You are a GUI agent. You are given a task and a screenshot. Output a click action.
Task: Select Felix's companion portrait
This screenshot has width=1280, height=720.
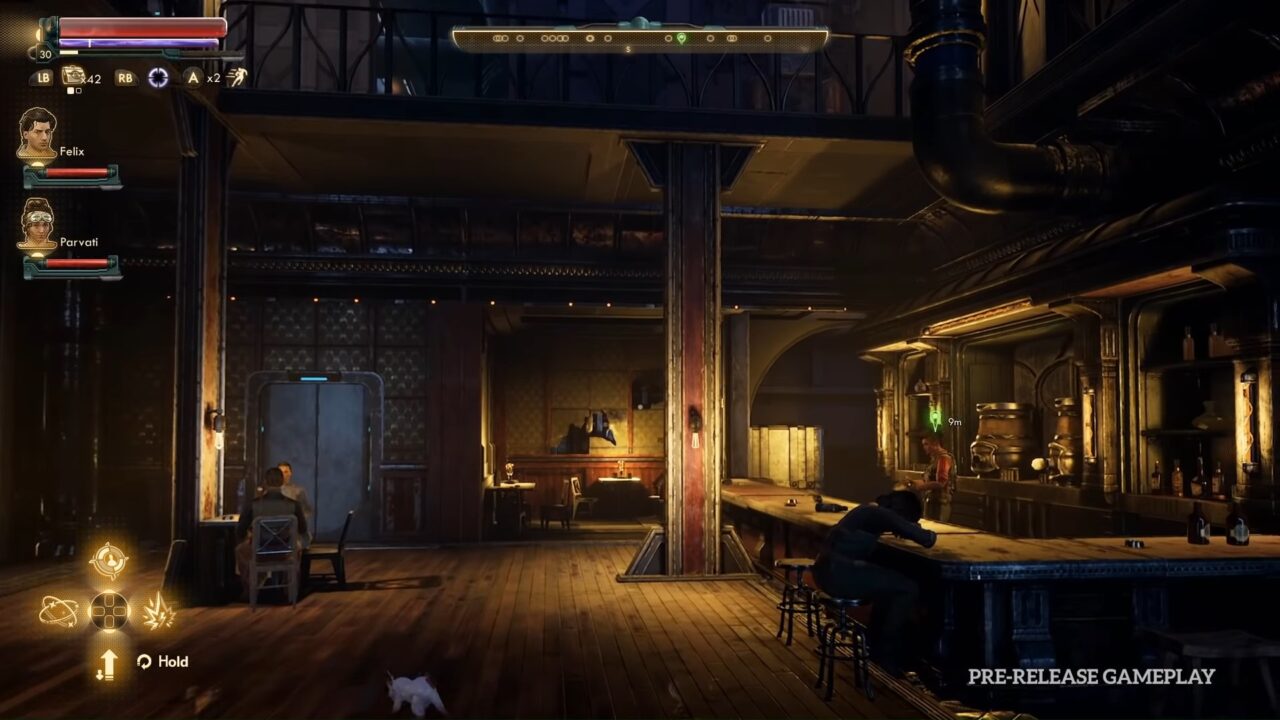[37, 133]
